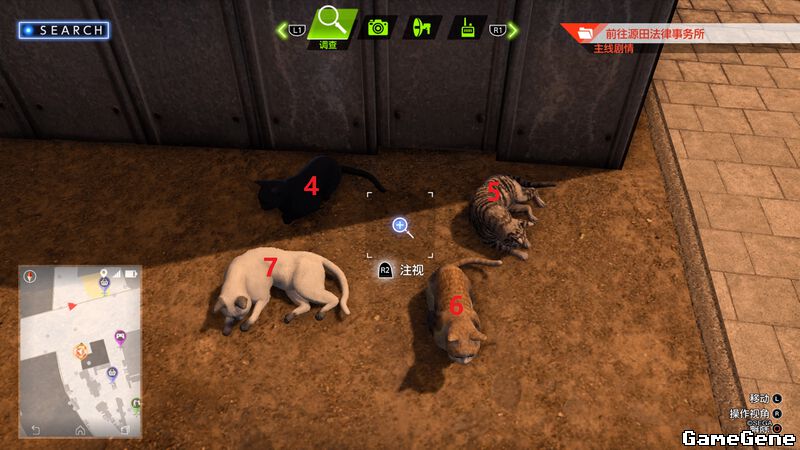Choose the directional microphone listening tool
Image resolution: width=800 pixels, height=450 pixels.
[x=422, y=27]
